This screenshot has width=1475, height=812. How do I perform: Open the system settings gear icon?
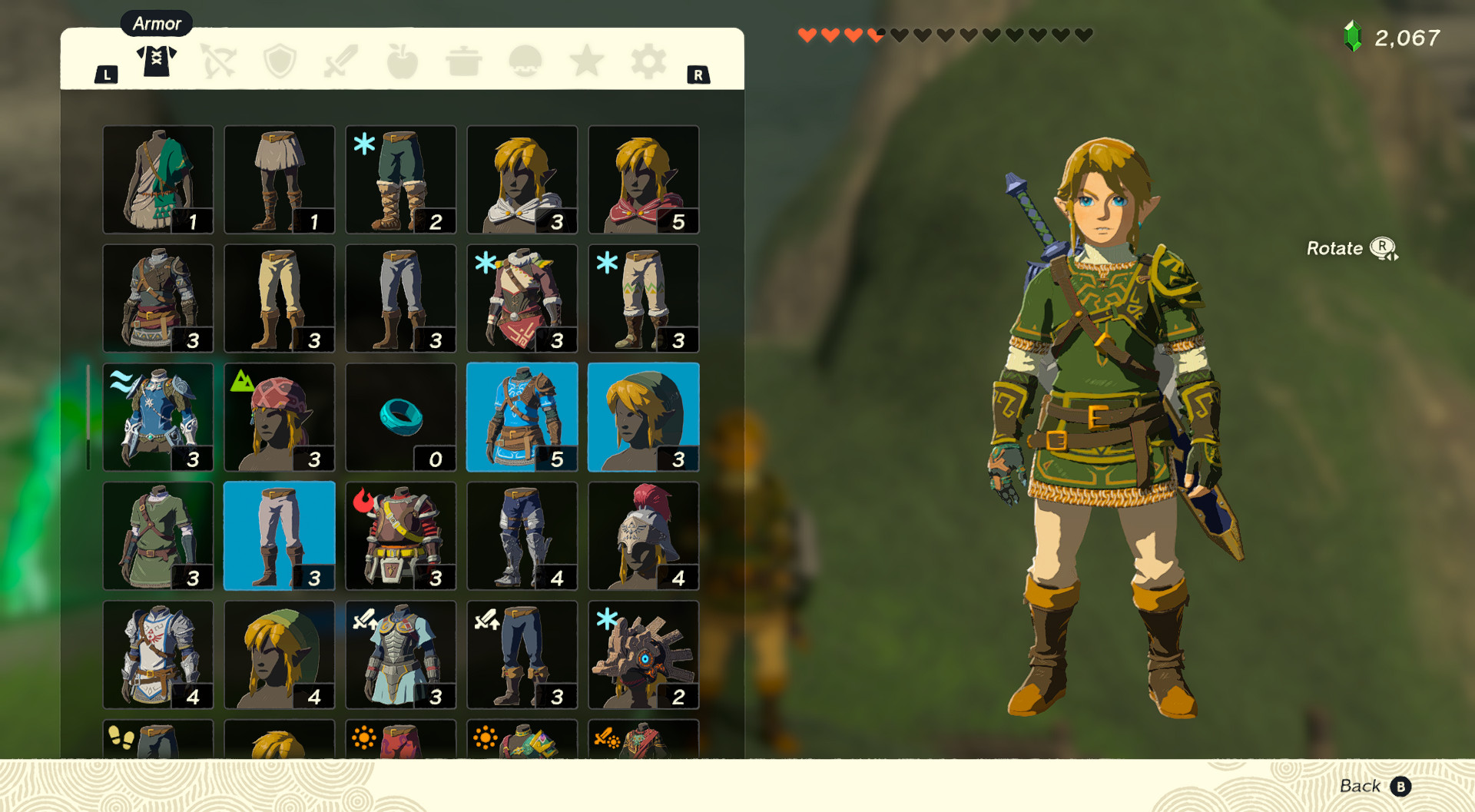[x=648, y=63]
